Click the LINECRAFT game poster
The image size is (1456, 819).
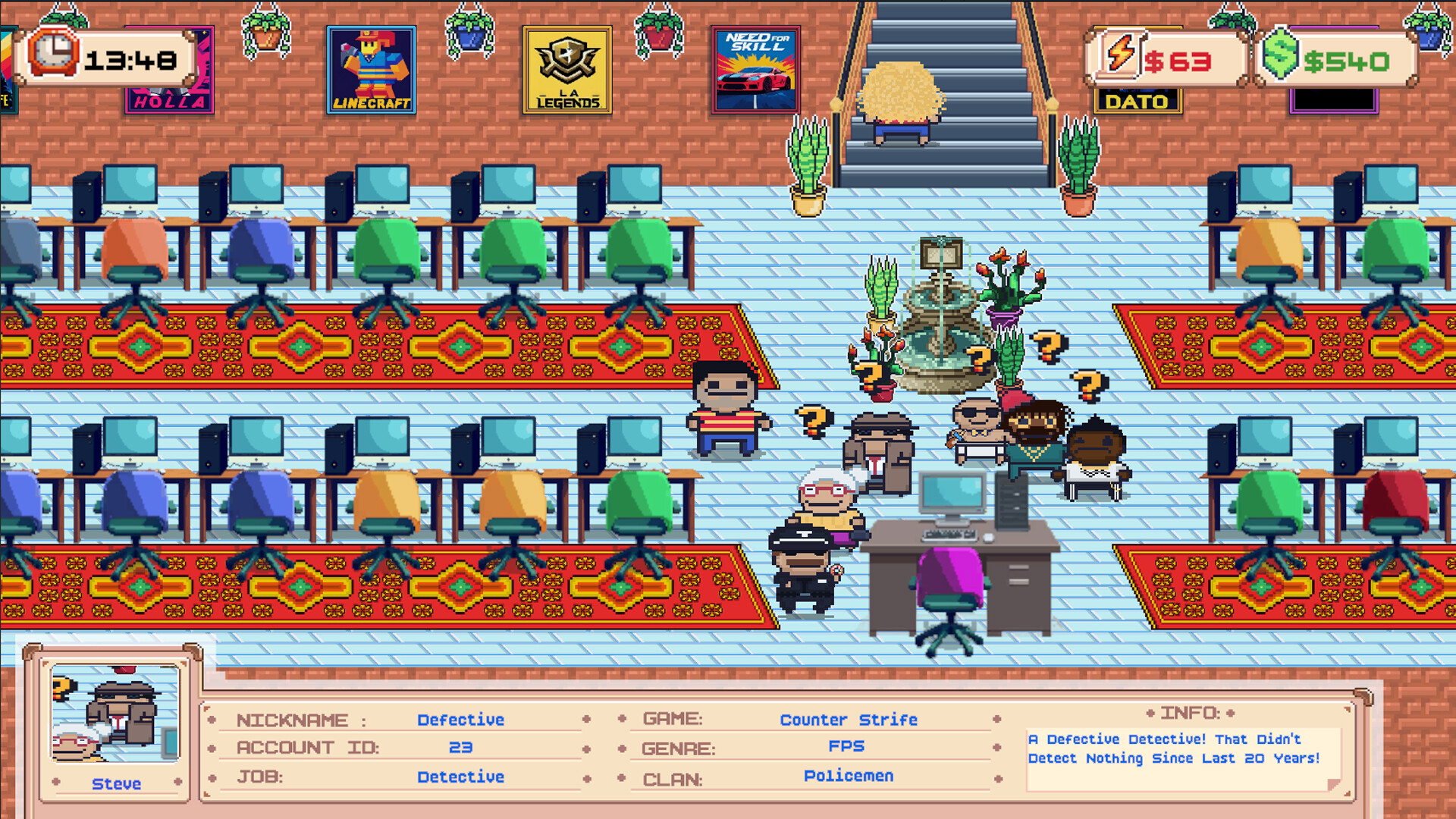372,70
